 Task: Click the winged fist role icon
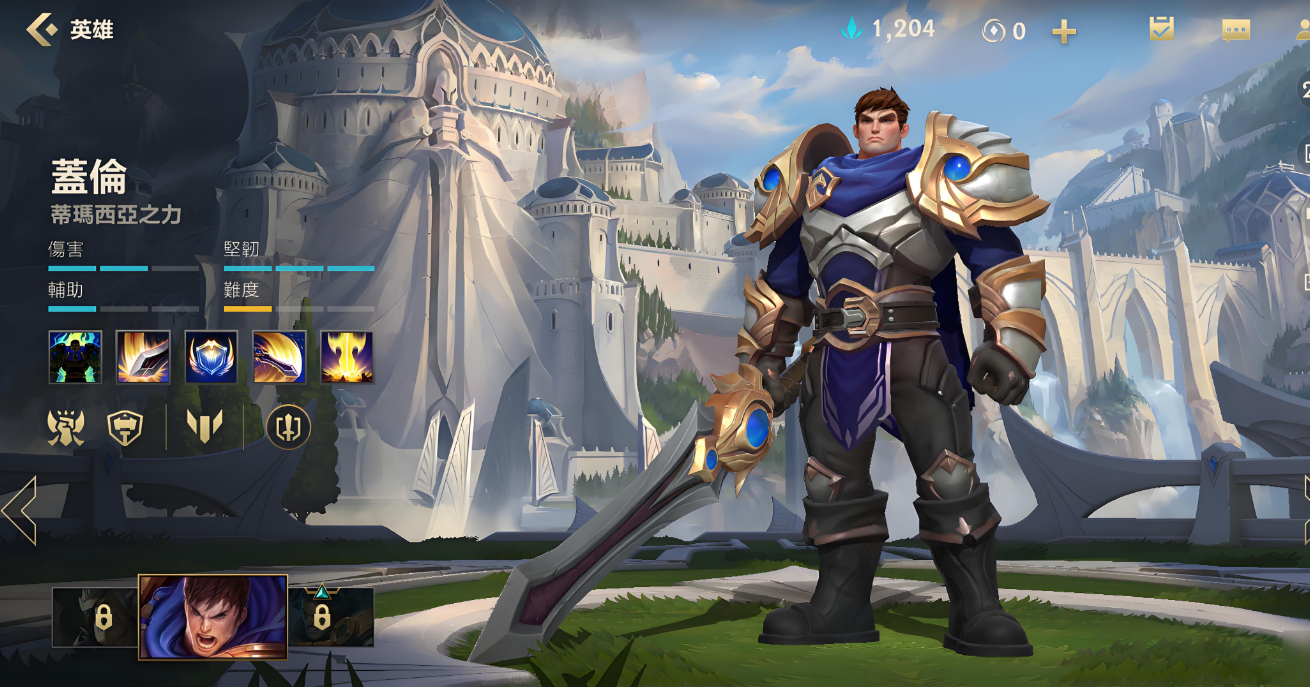click(66, 428)
